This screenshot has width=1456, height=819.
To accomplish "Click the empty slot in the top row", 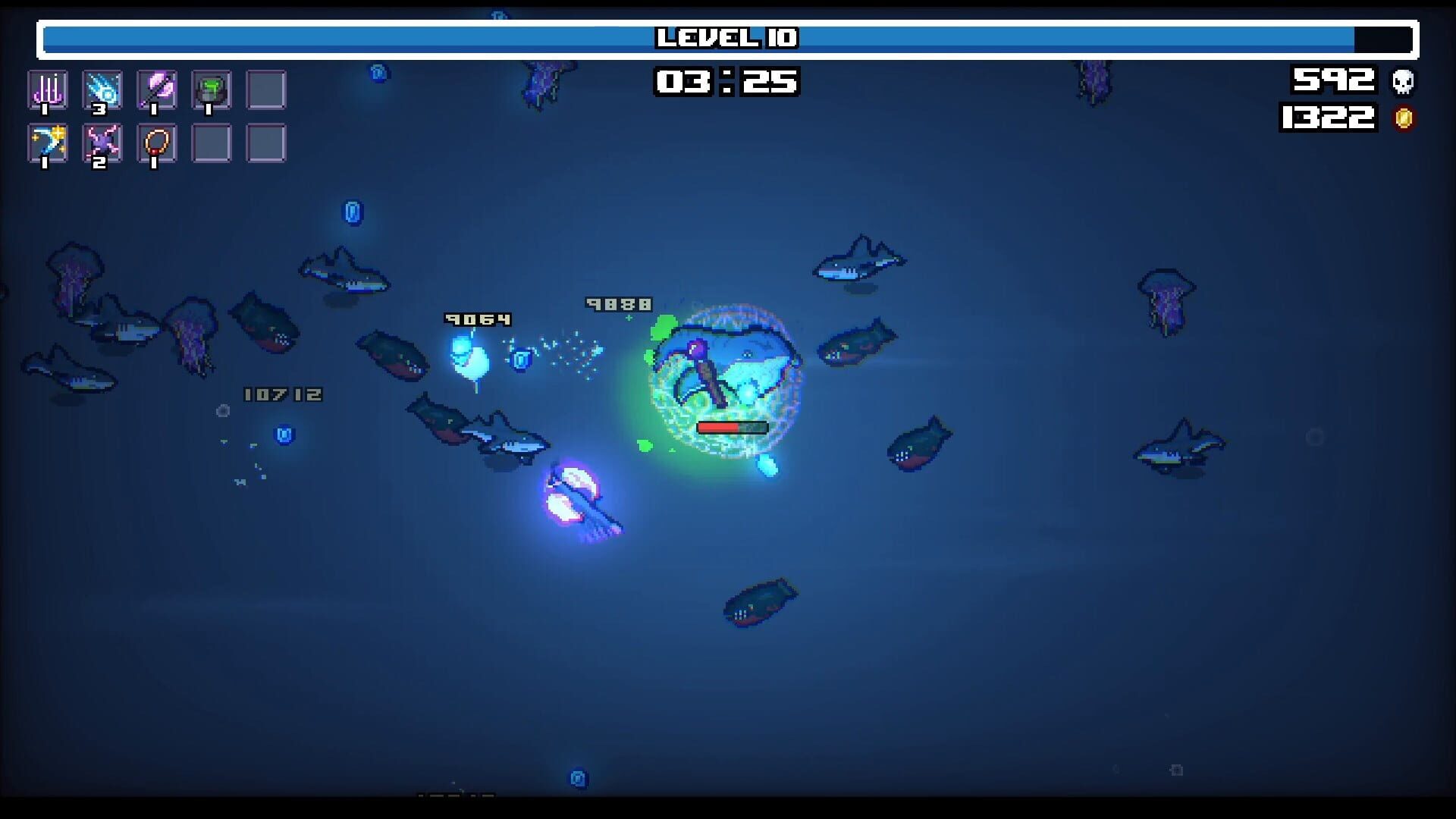I will [x=265, y=89].
